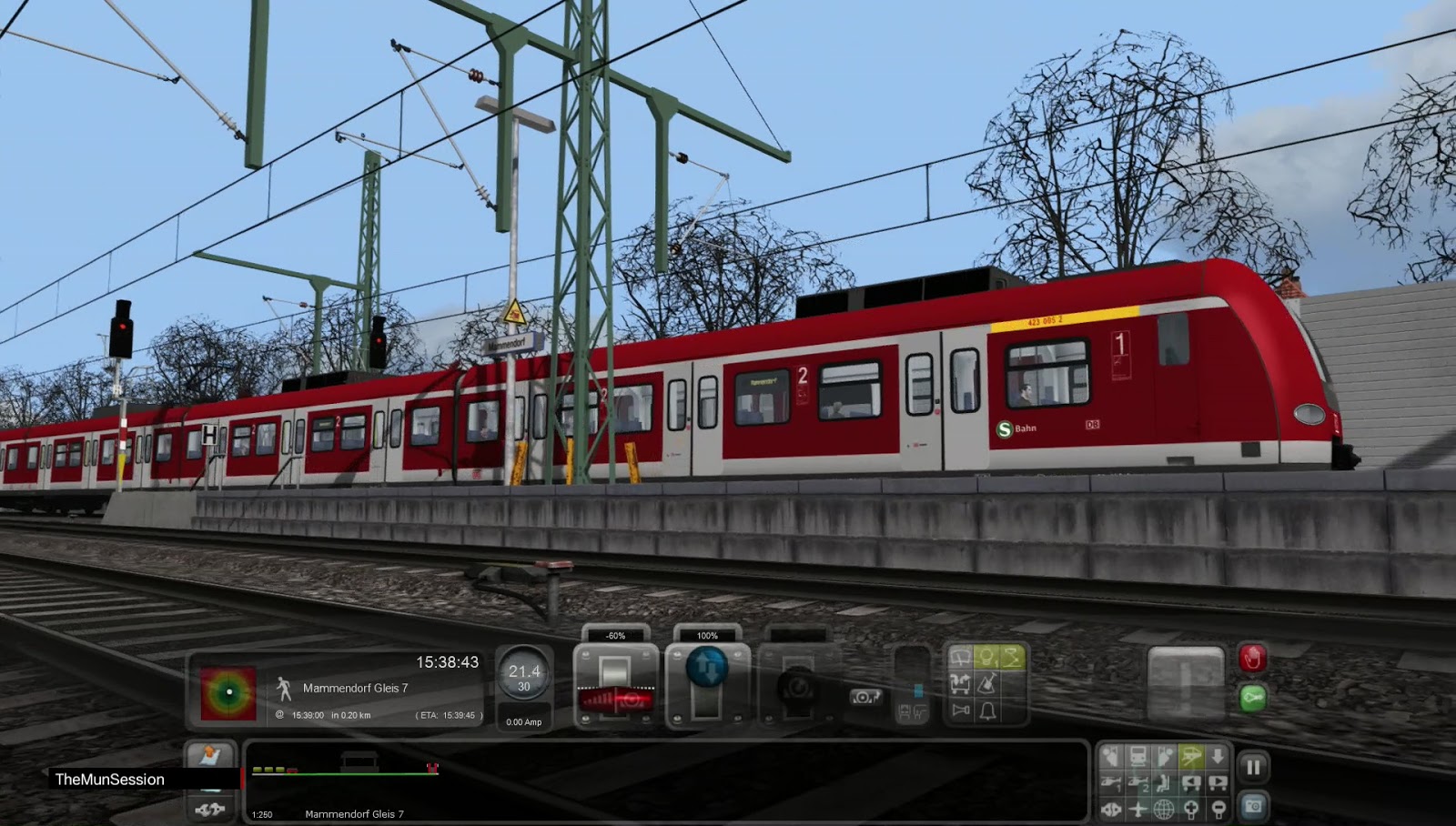
Task: Switch to helicopter camera 1
Action: coord(1112,783)
